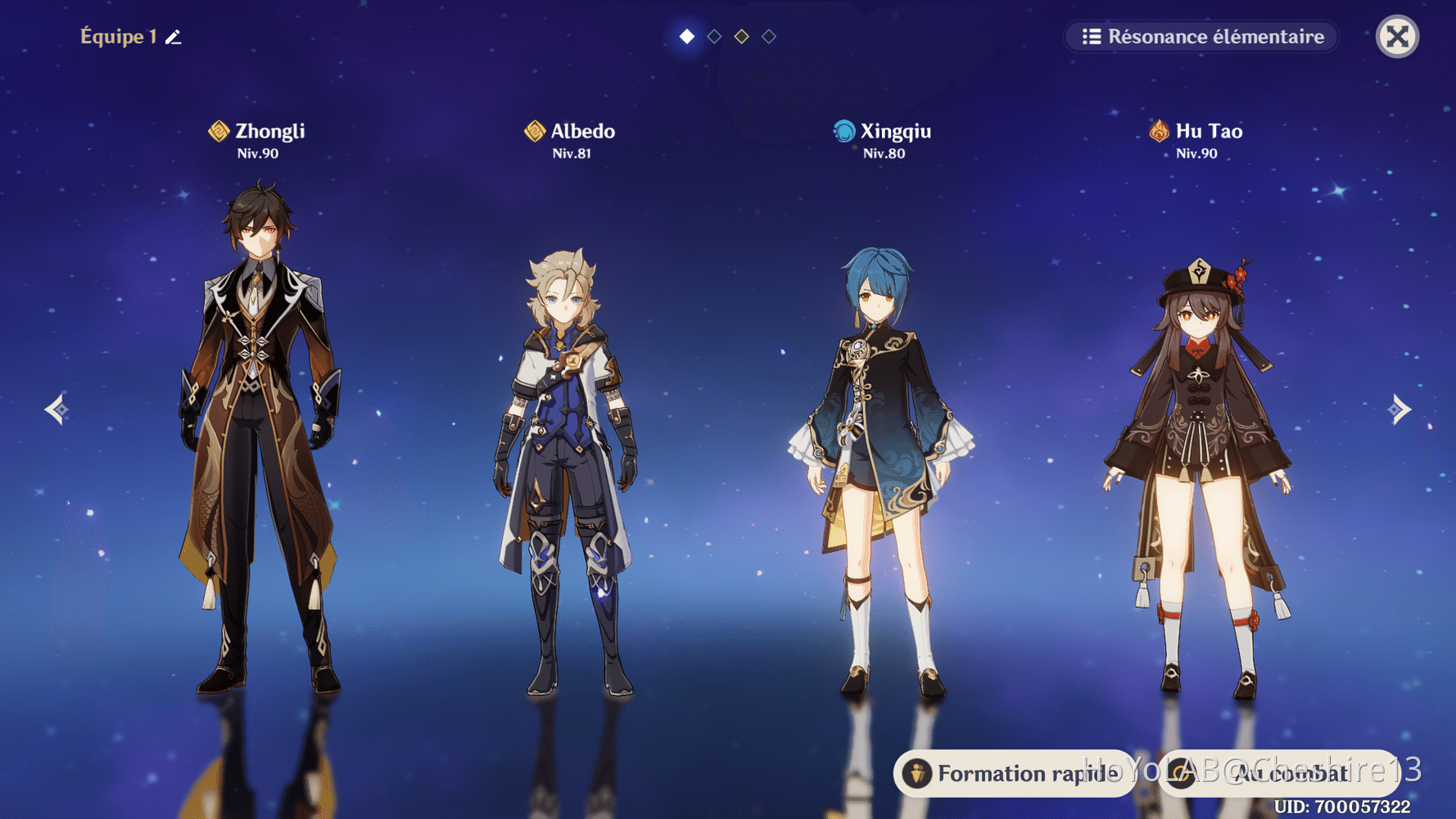Viewport: 1456px width, 819px height.
Task: Click the pencil edit icon beside Équipe 1
Action: (x=172, y=36)
